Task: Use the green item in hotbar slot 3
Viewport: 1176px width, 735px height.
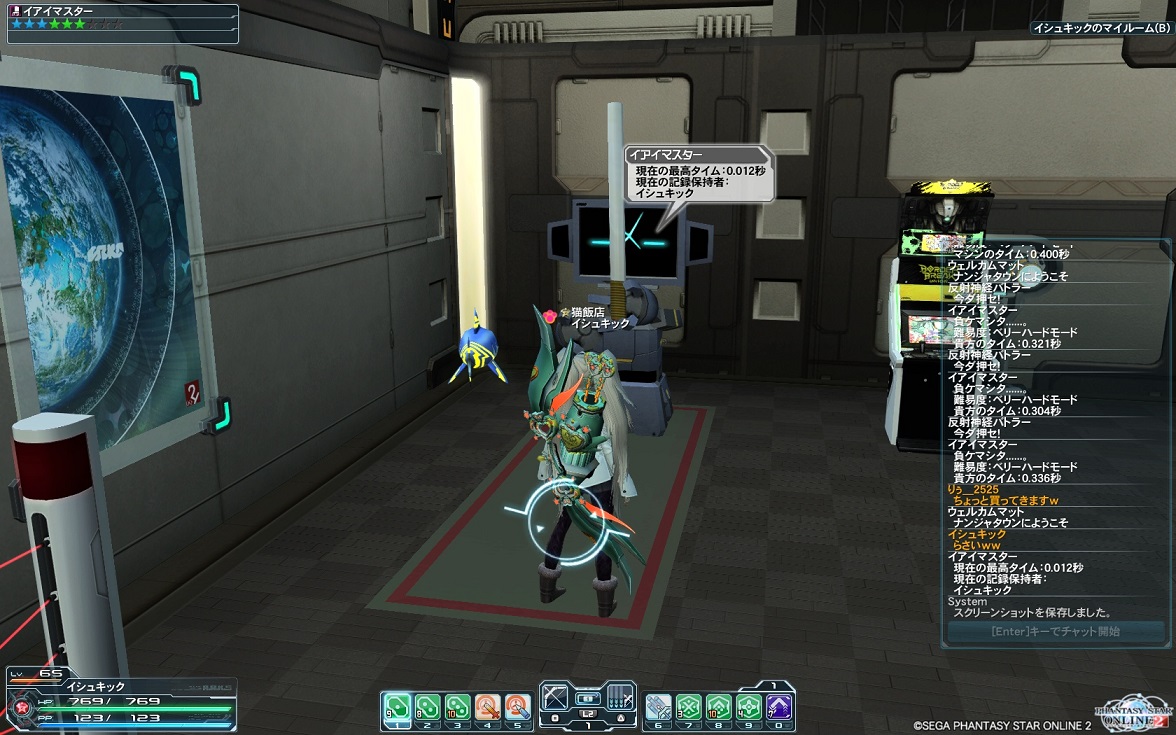Action: pyautogui.click(x=457, y=707)
